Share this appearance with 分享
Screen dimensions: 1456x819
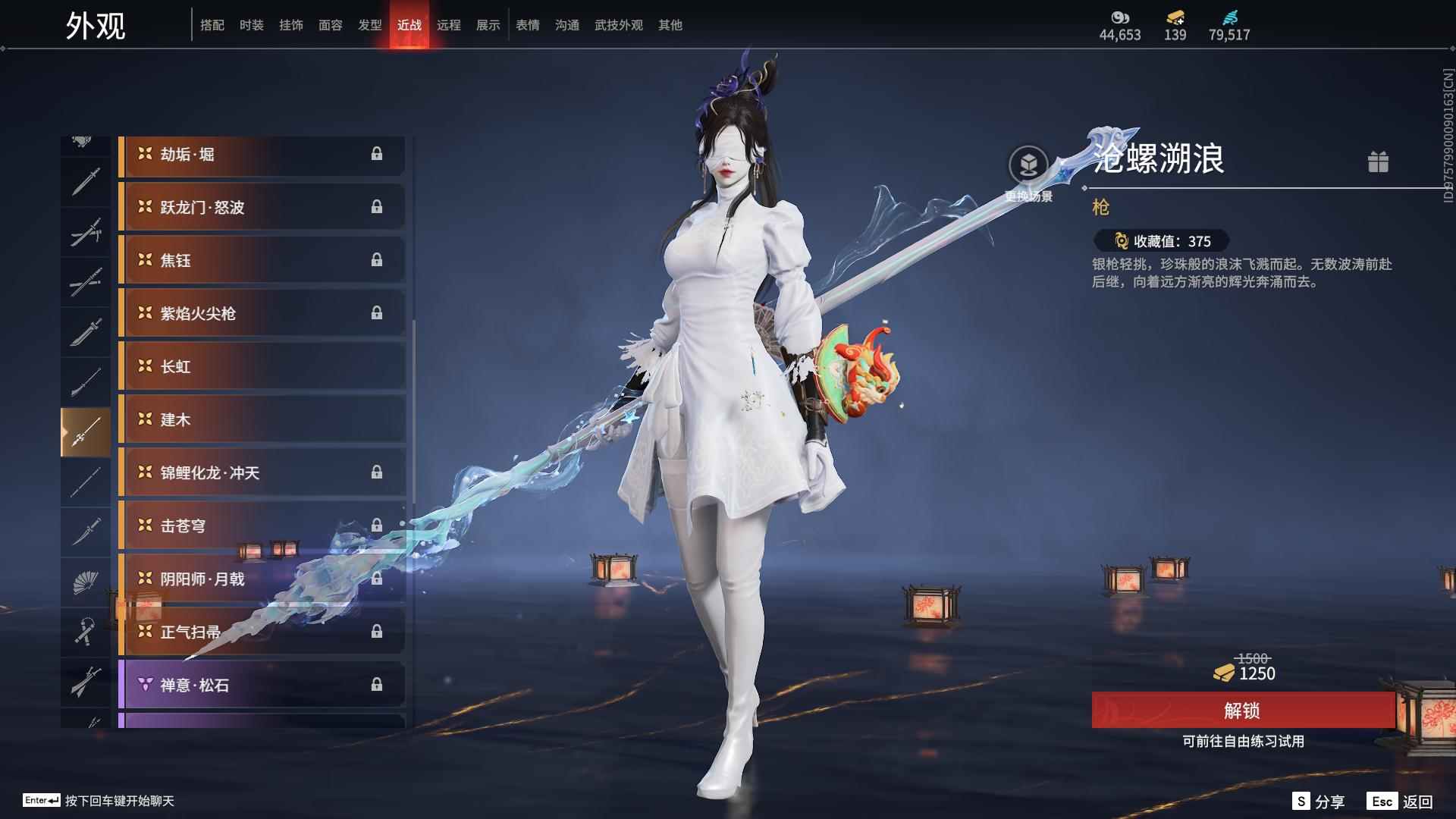pos(1319,801)
